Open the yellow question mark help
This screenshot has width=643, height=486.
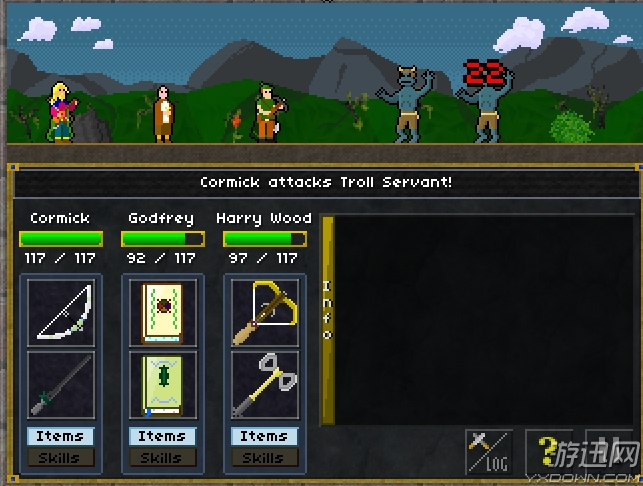tap(549, 452)
